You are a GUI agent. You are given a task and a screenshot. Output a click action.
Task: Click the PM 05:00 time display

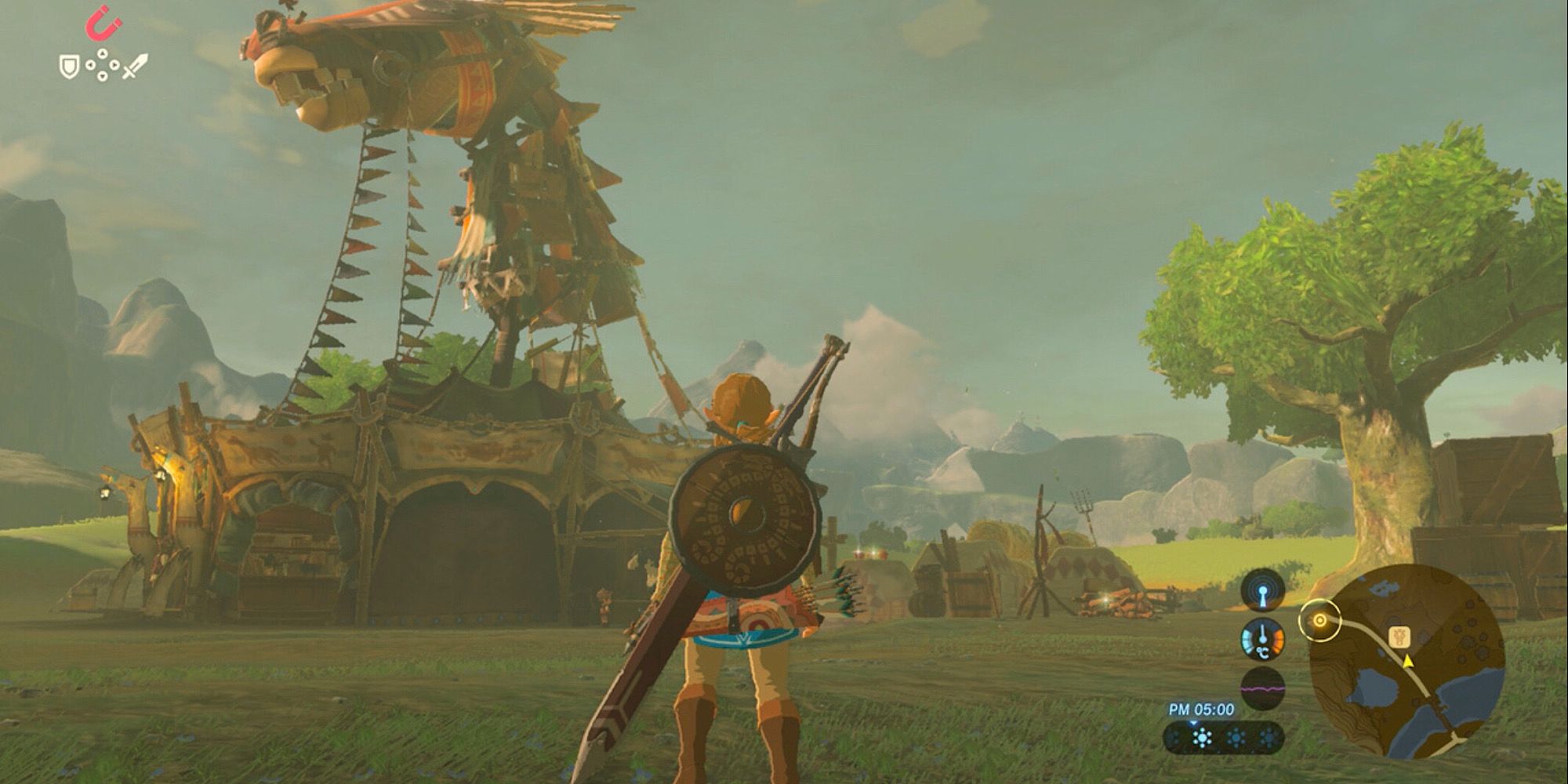1201,709
